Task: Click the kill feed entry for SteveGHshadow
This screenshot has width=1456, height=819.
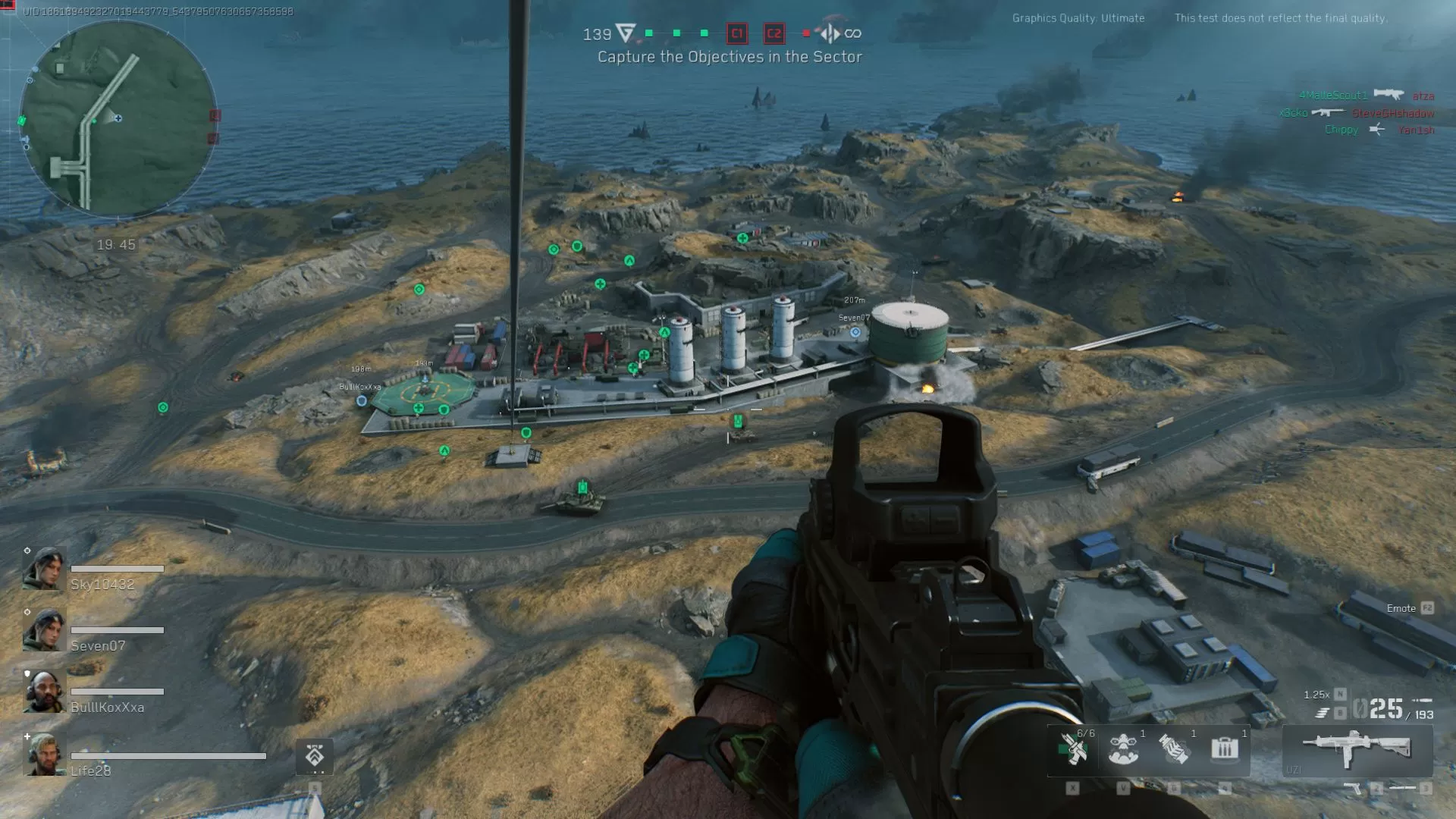Action: pos(1394,112)
